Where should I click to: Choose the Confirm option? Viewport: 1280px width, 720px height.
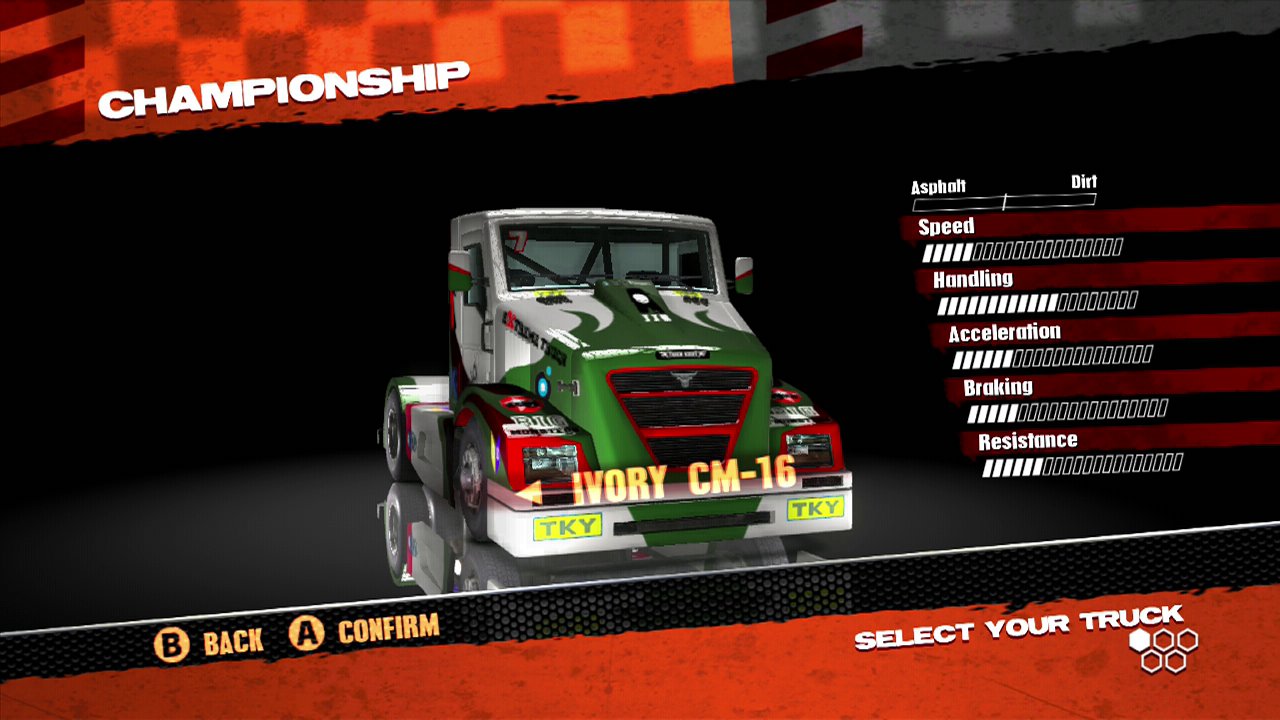(x=365, y=632)
